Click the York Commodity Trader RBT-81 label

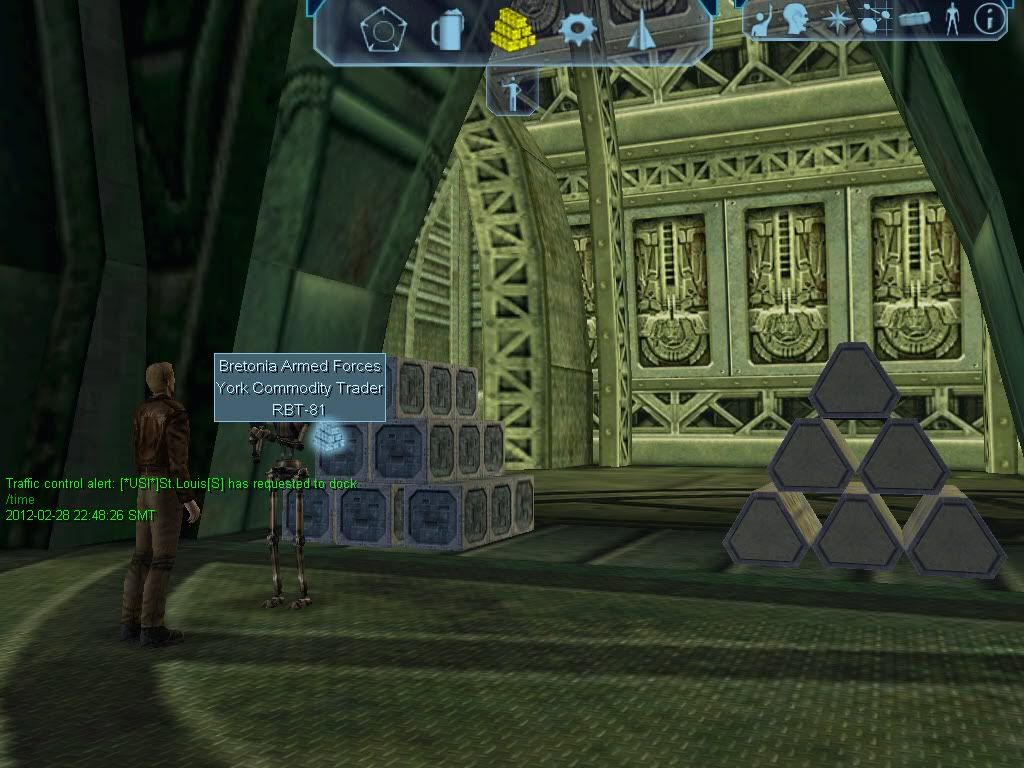click(x=300, y=388)
